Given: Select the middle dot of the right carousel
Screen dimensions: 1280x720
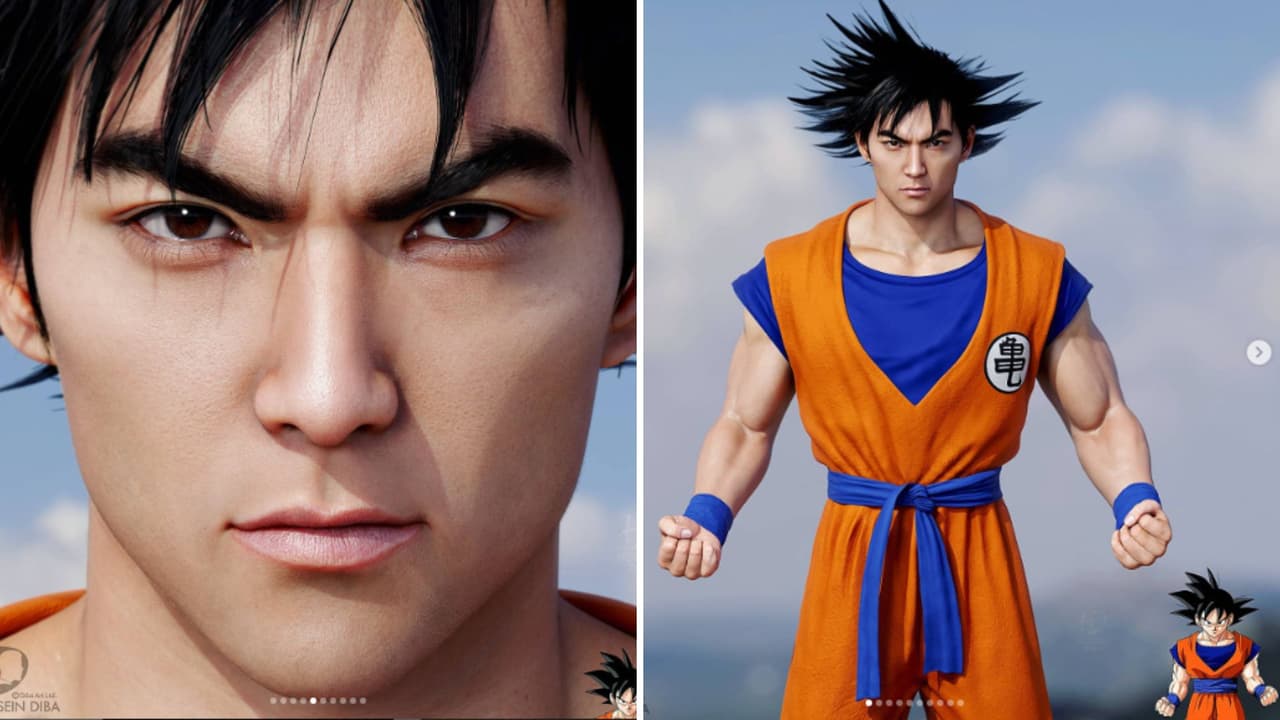Looking at the screenshot, I should pos(909,702).
